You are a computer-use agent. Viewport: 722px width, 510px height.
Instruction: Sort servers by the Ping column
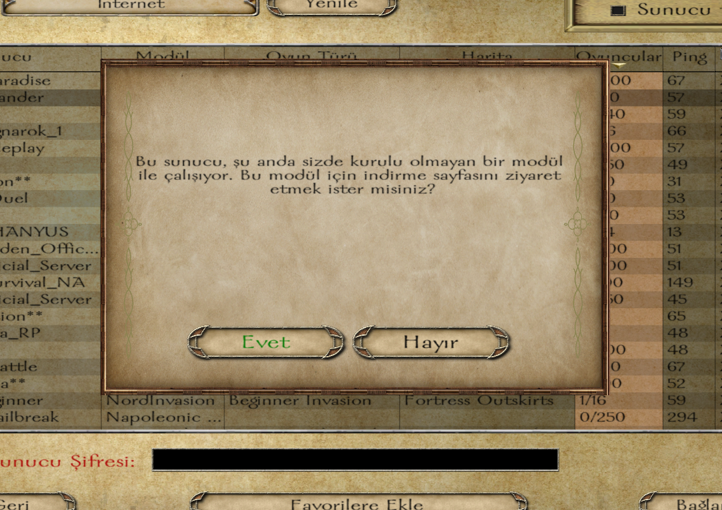(x=690, y=58)
